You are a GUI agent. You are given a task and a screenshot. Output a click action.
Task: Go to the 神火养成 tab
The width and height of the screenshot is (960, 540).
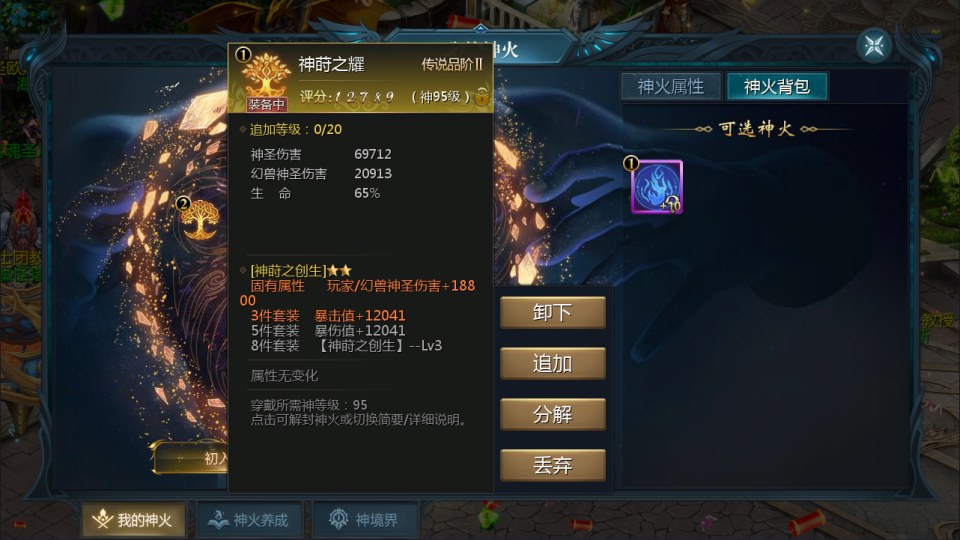tap(248, 520)
